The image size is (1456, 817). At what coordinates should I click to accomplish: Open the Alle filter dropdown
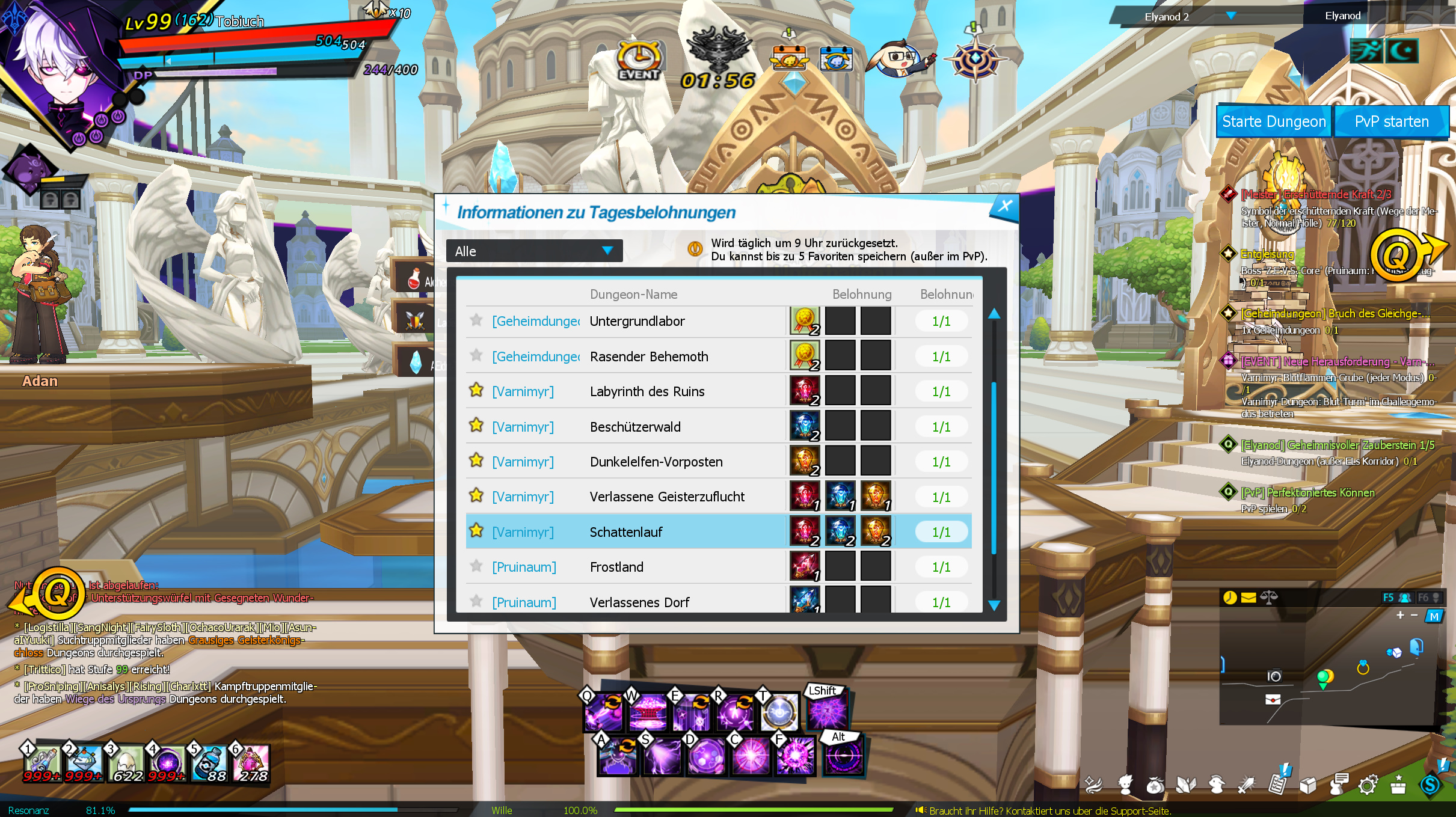(x=534, y=251)
